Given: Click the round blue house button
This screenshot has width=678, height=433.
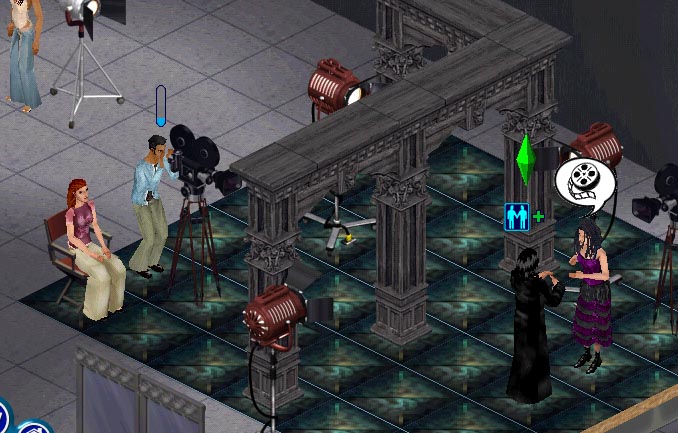Looking at the screenshot, I should coord(34,427).
